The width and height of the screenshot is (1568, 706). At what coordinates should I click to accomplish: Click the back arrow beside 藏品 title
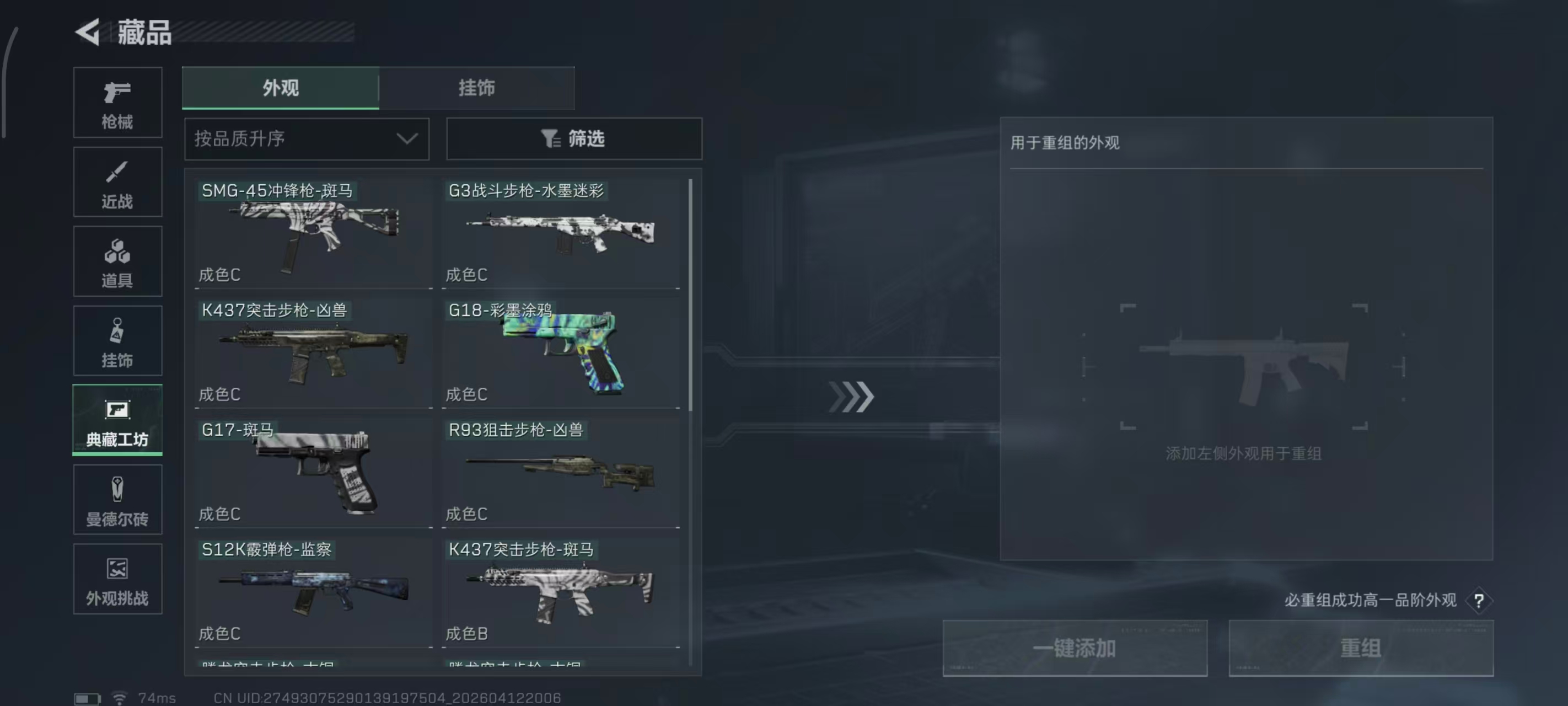88,34
